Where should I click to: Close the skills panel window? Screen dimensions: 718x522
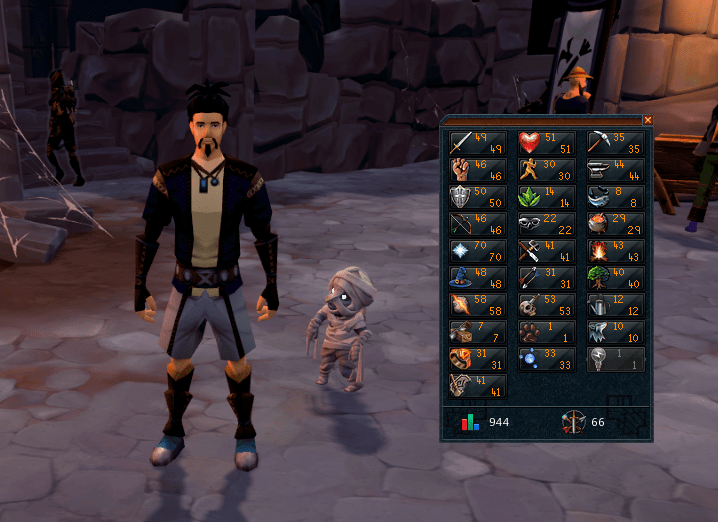click(x=647, y=120)
